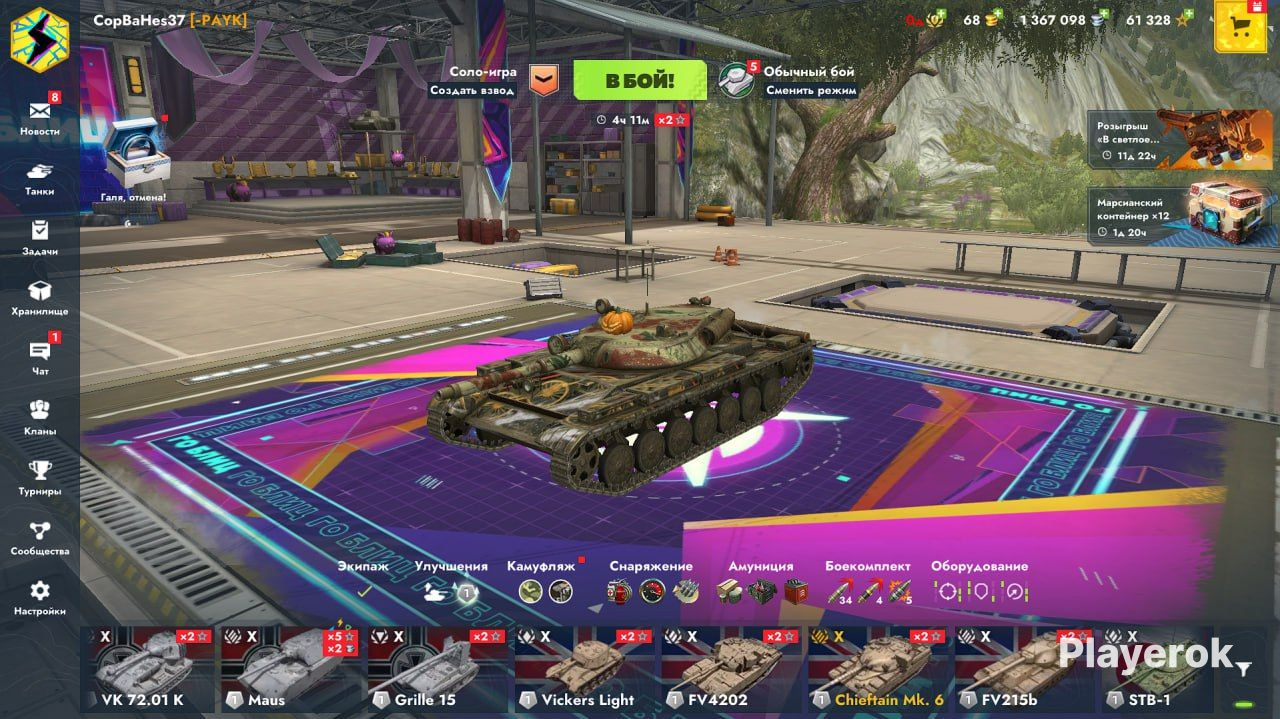Screen dimensions: 1280x719
Task: Open the Хранилище storage menu
Action: click(x=40, y=297)
